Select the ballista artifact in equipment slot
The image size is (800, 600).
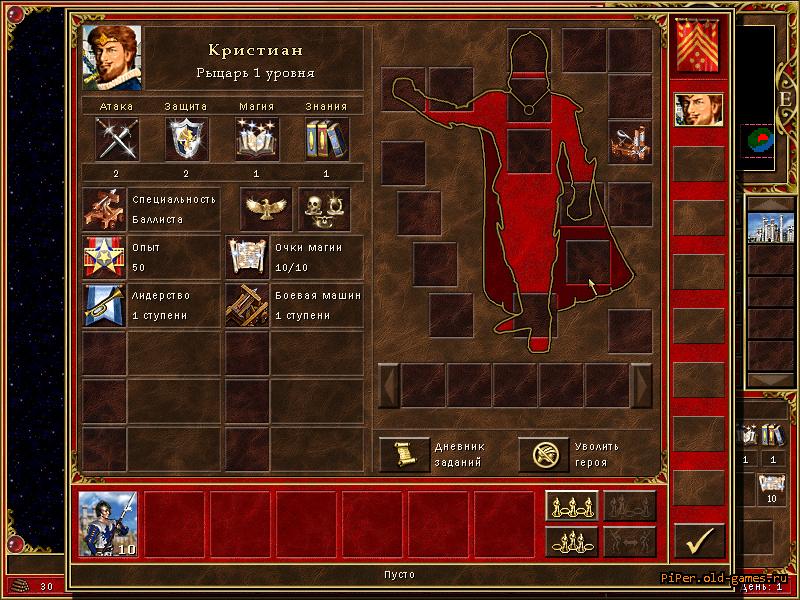[630, 142]
